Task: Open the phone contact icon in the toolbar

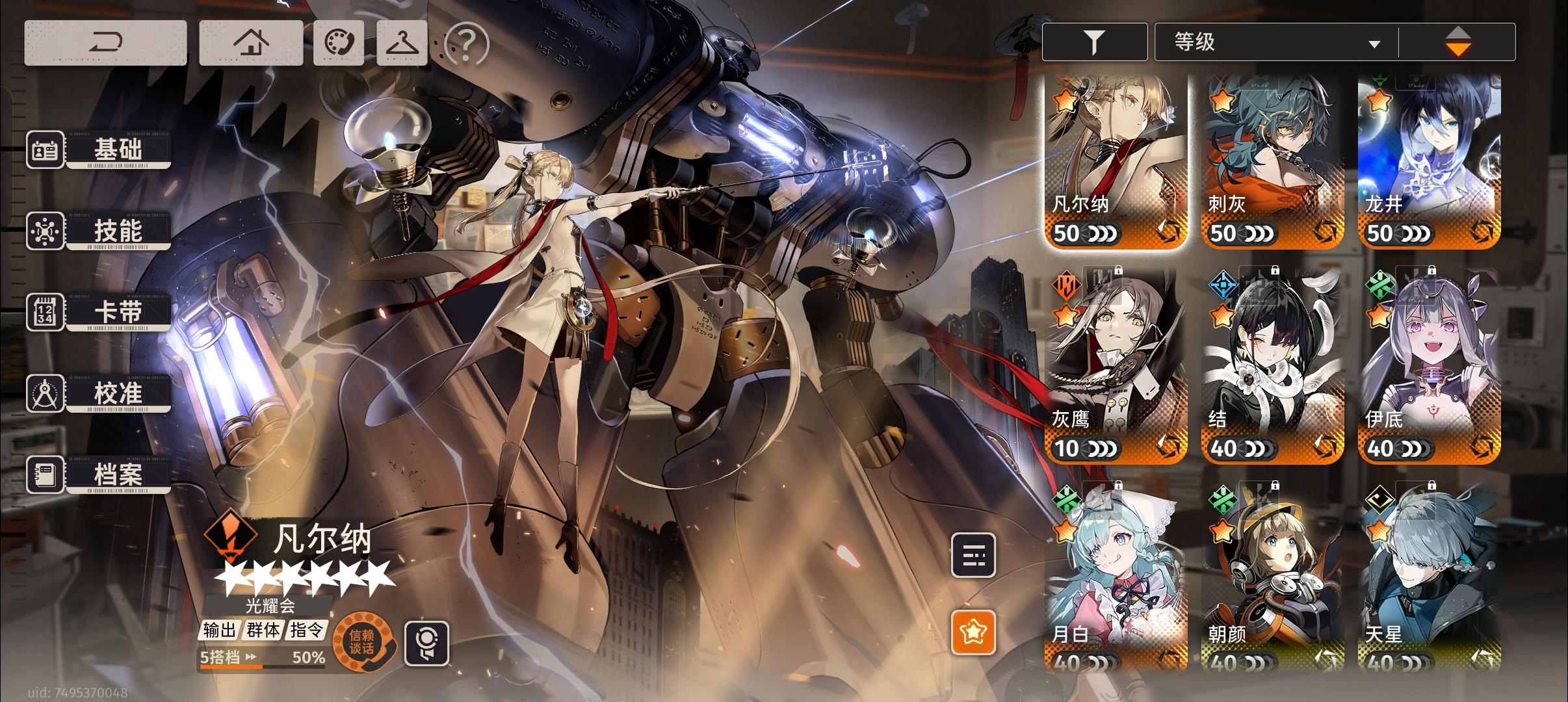Action: (x=340, y=42)
